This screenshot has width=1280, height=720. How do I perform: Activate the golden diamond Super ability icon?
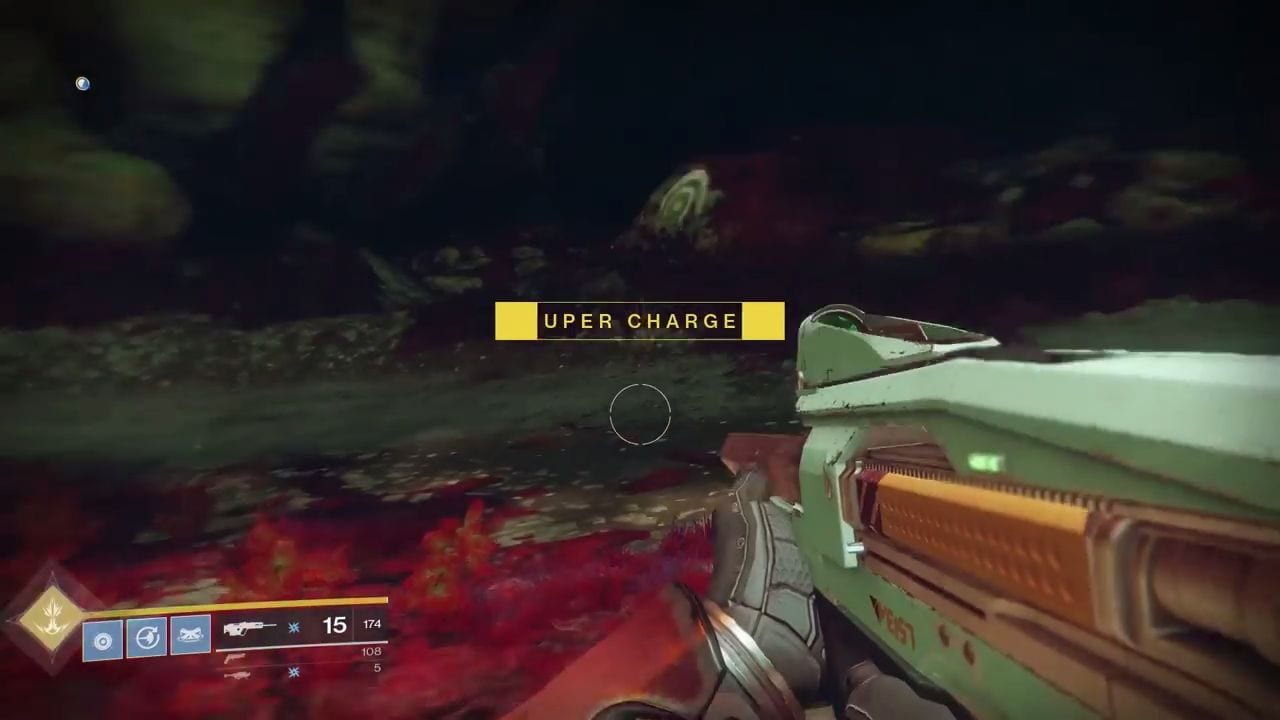(51, 616)
